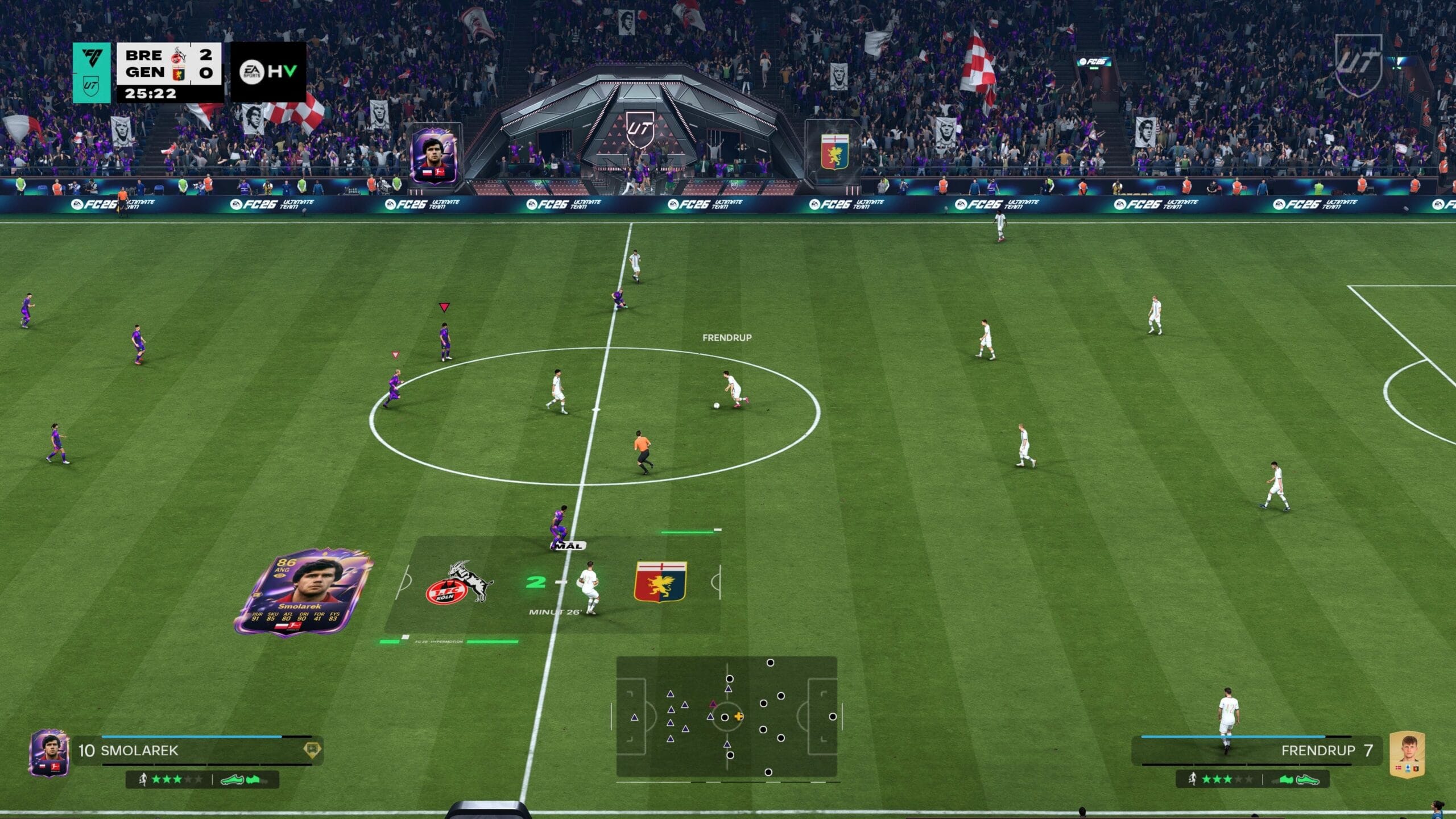Image resolution: width=1456 pixels, height=819 pixels.
Task: Click the teal UT badge beside the scoreboard
Action: (x=92, y=73)
